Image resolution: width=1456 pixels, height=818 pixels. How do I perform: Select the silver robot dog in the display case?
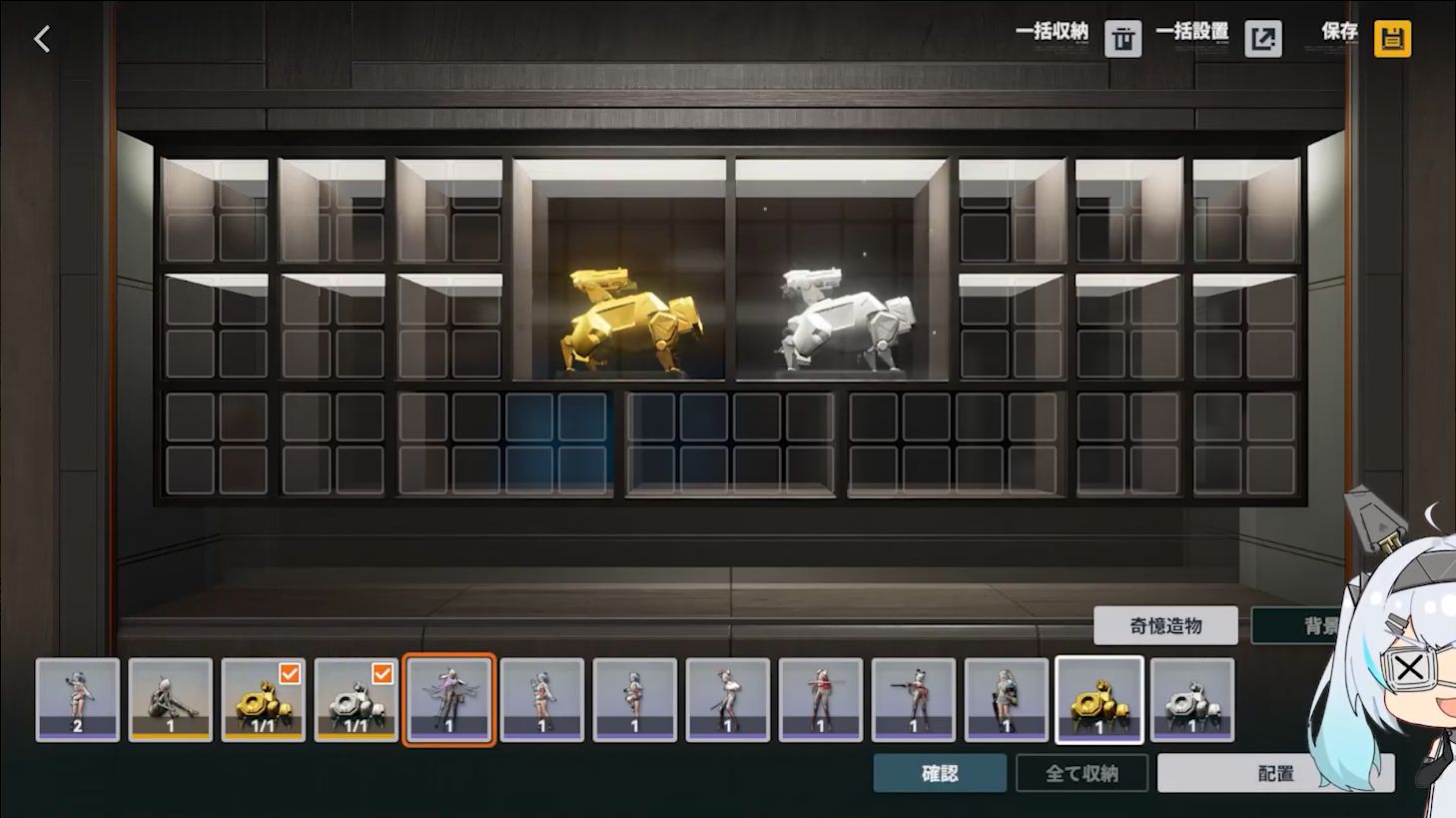click(x=845, y=321)
